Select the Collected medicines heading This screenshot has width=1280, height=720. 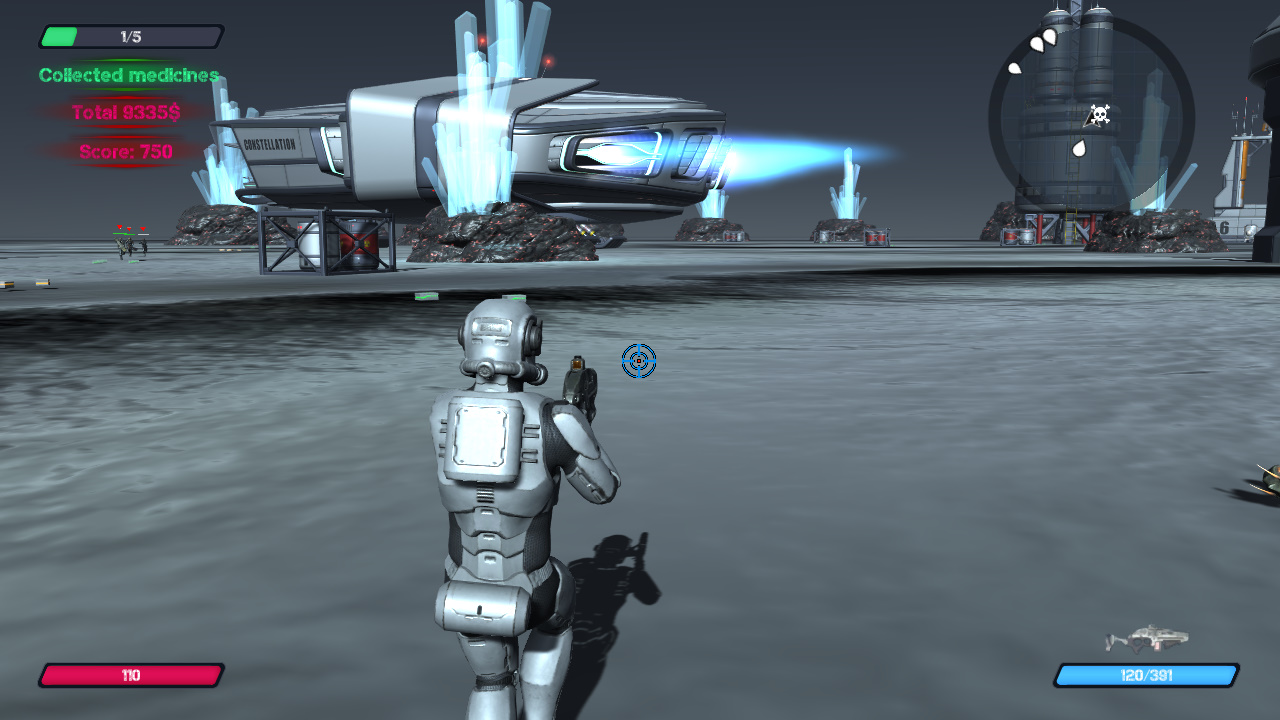[128, 74]
